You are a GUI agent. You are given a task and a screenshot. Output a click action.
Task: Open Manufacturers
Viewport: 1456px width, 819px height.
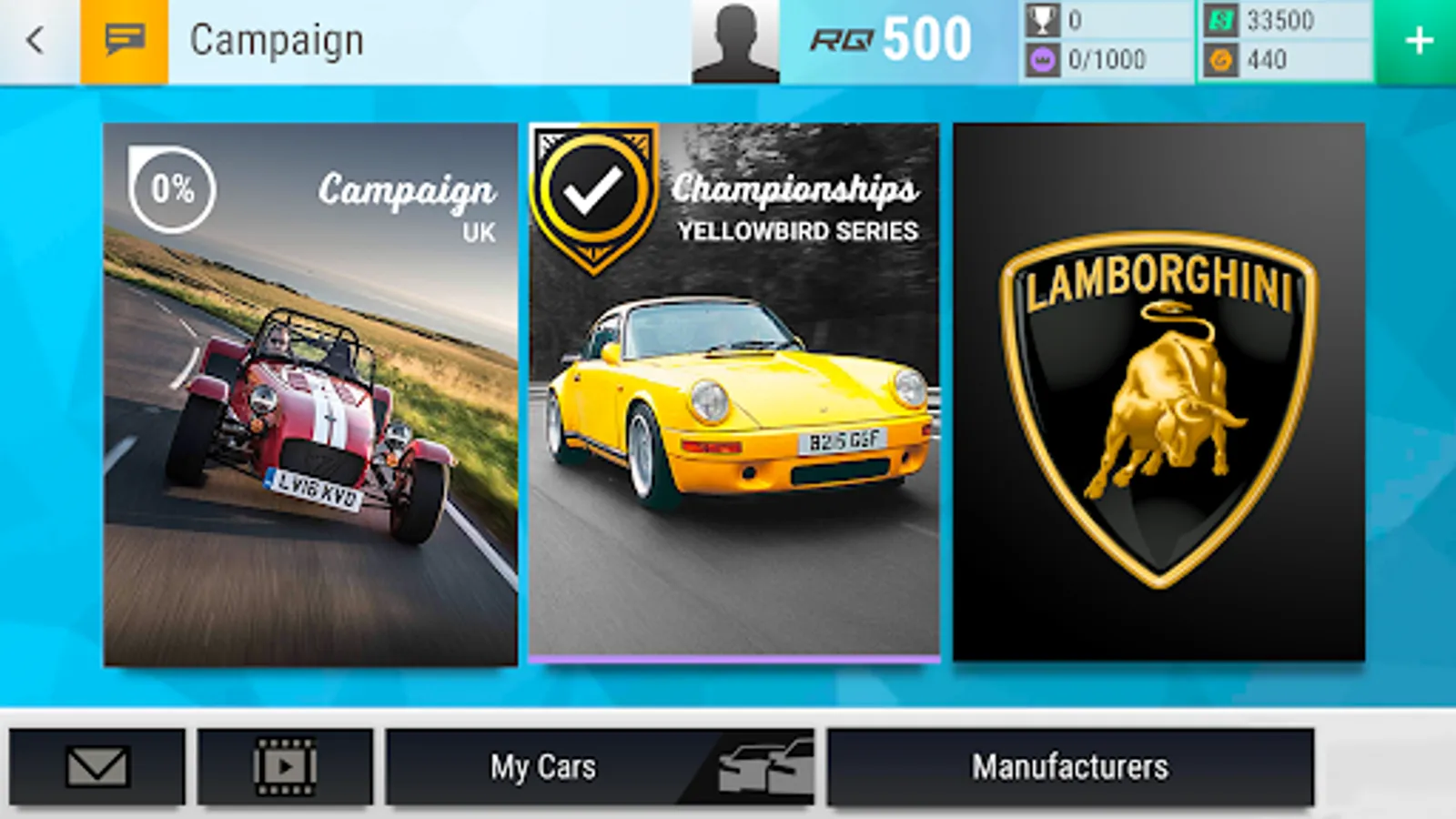point(1072,767)
